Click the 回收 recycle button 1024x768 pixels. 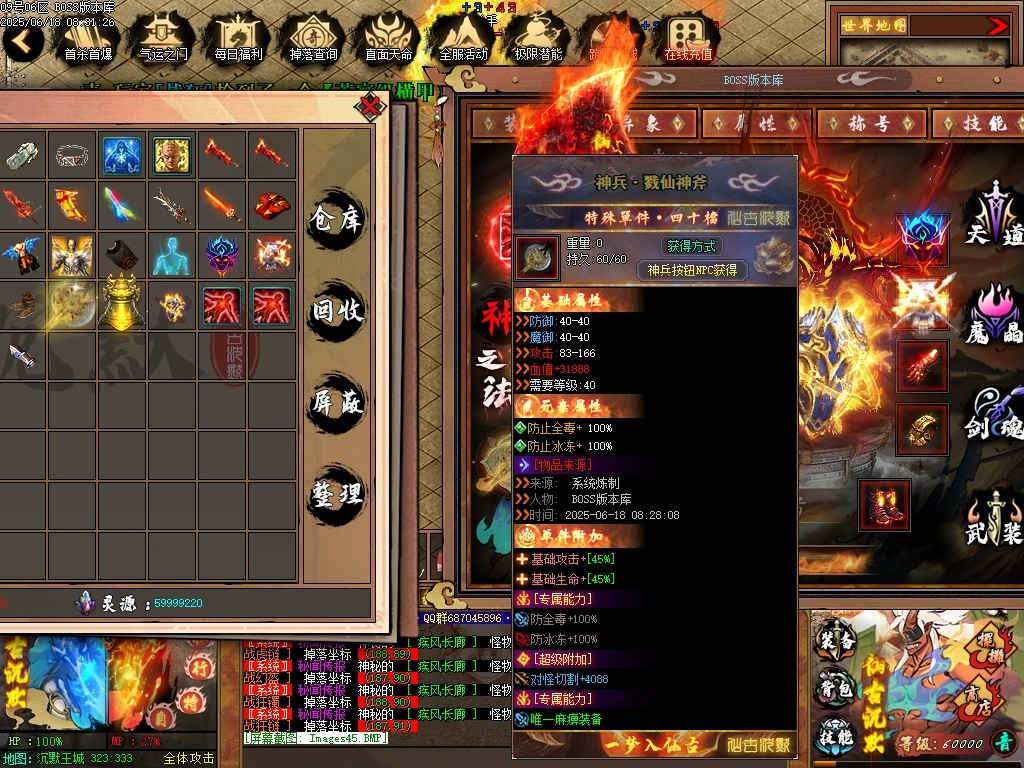point(337,311)
